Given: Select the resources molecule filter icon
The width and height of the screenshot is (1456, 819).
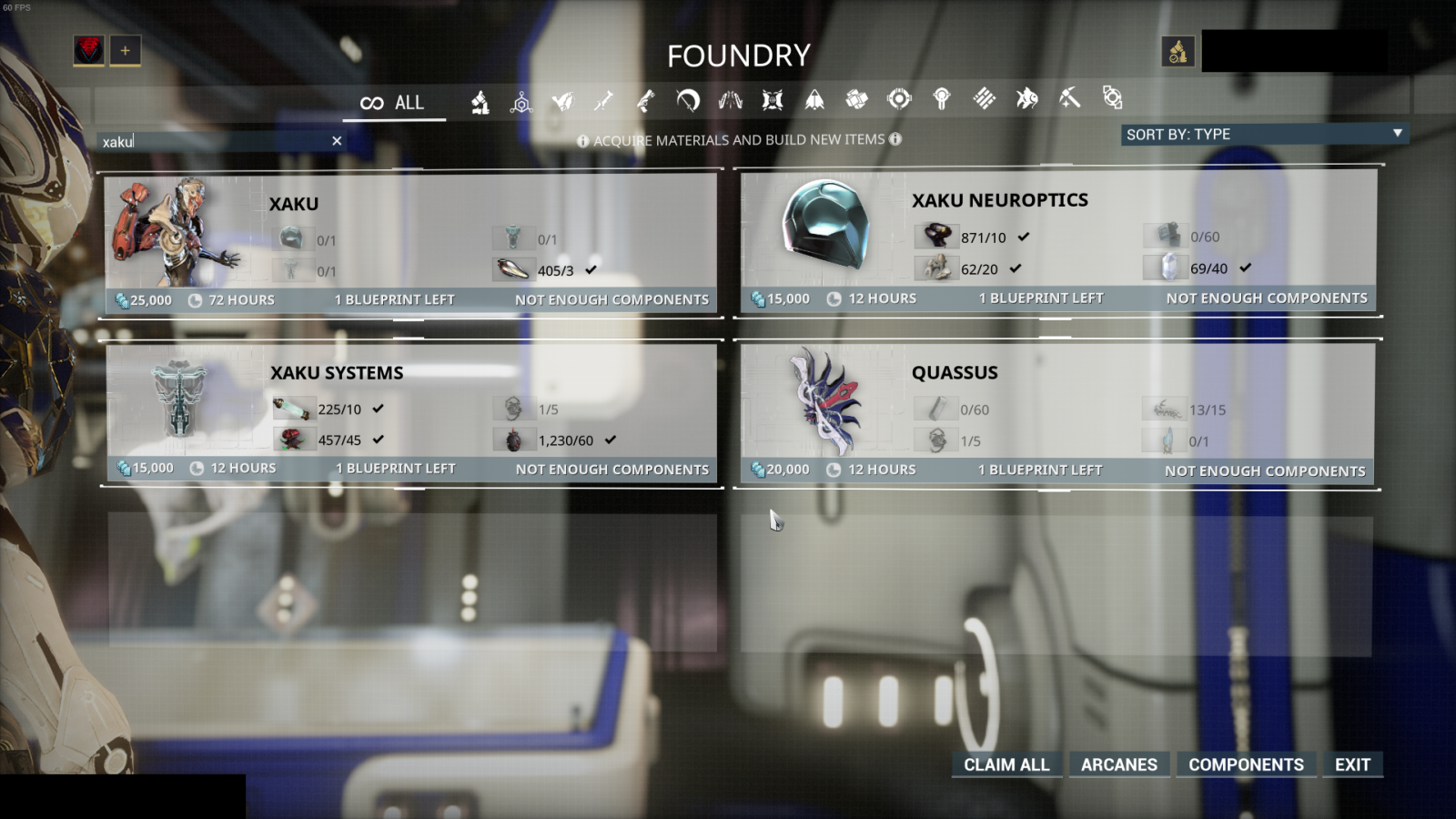Looking at the screenshot, I should pos(520,100).
